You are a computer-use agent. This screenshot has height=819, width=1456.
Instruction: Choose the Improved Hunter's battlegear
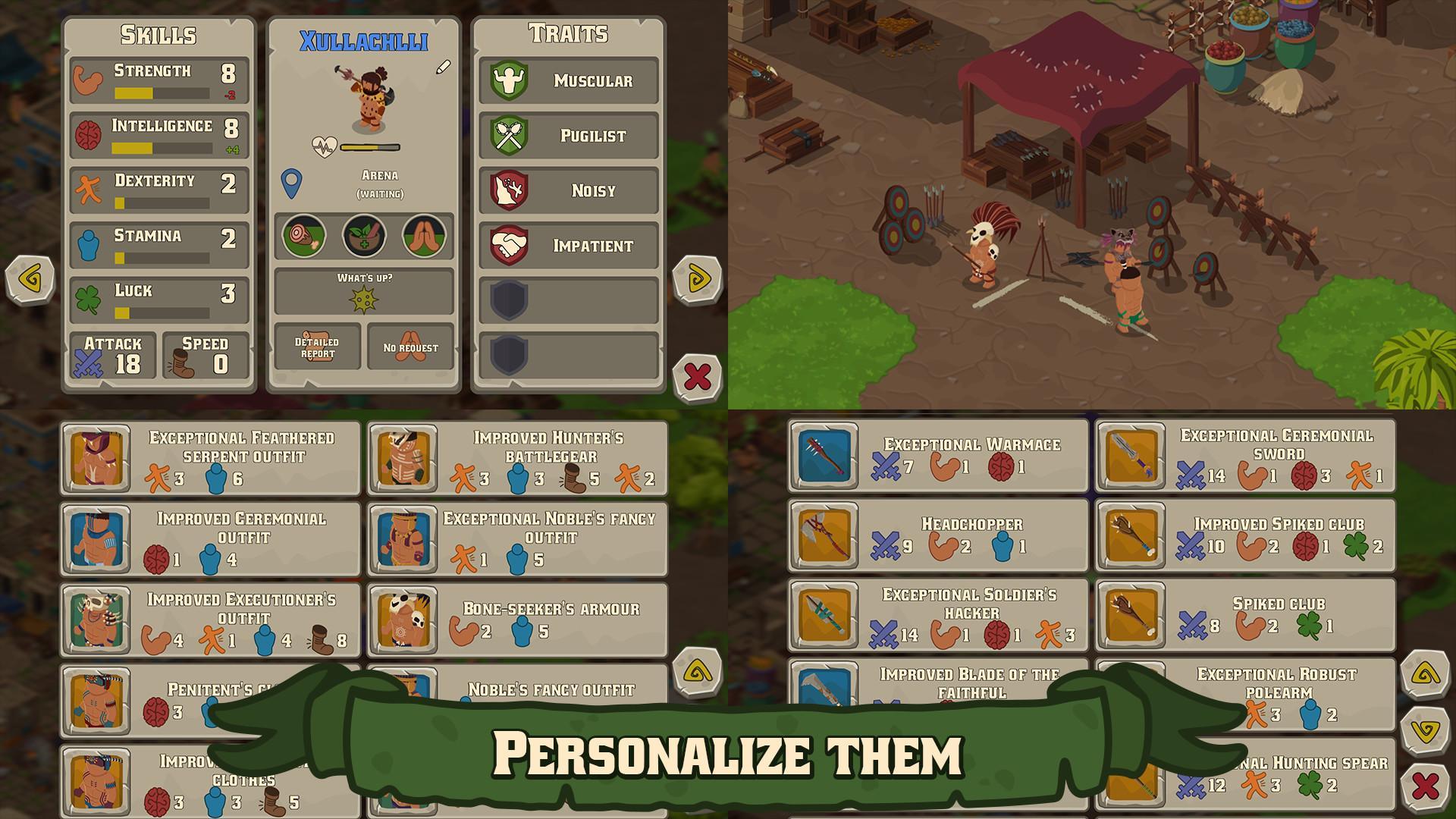pyautogui.click(x=517, y=459)
